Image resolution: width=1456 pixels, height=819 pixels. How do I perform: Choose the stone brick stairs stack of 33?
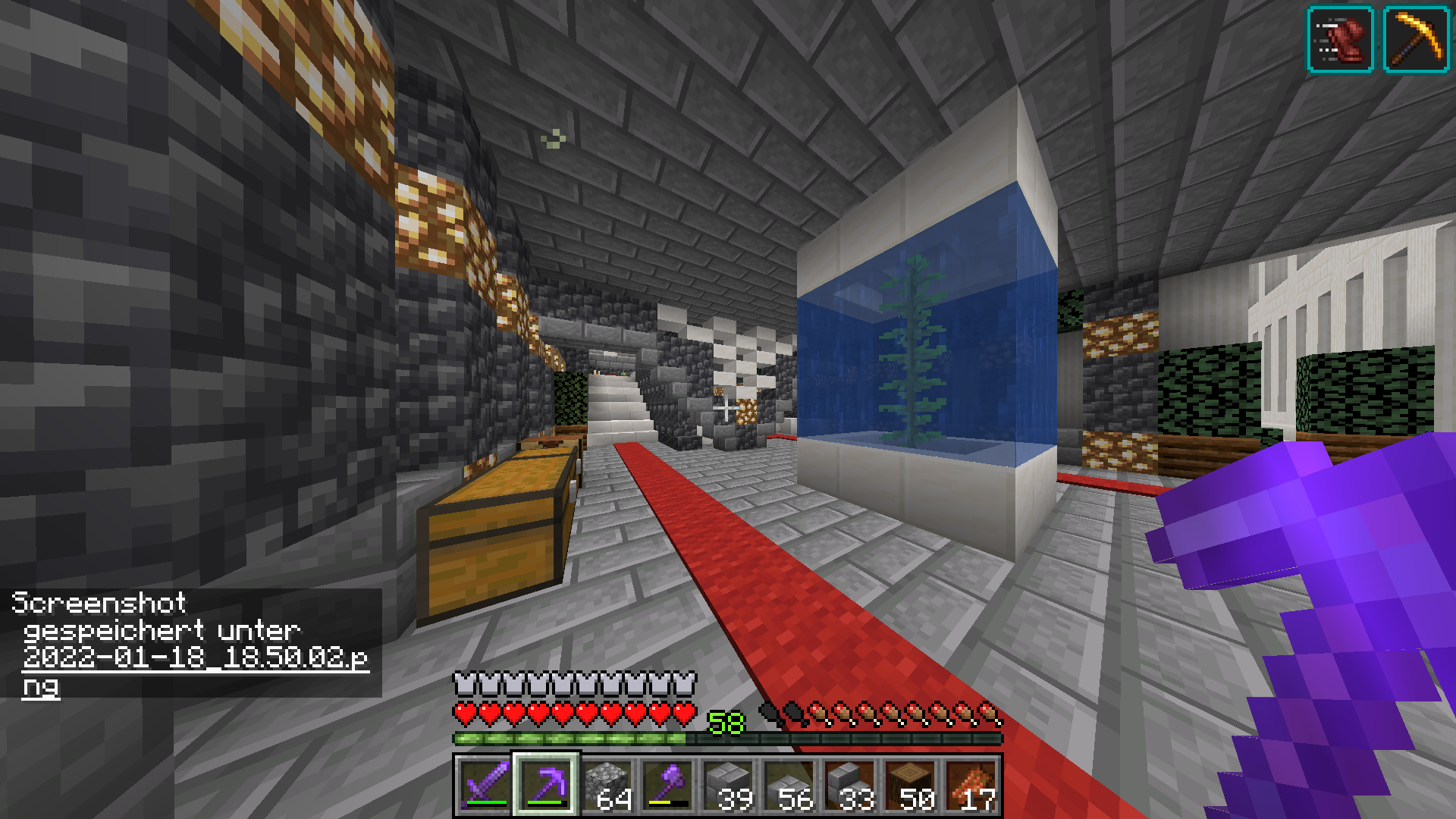click(849, 785)
